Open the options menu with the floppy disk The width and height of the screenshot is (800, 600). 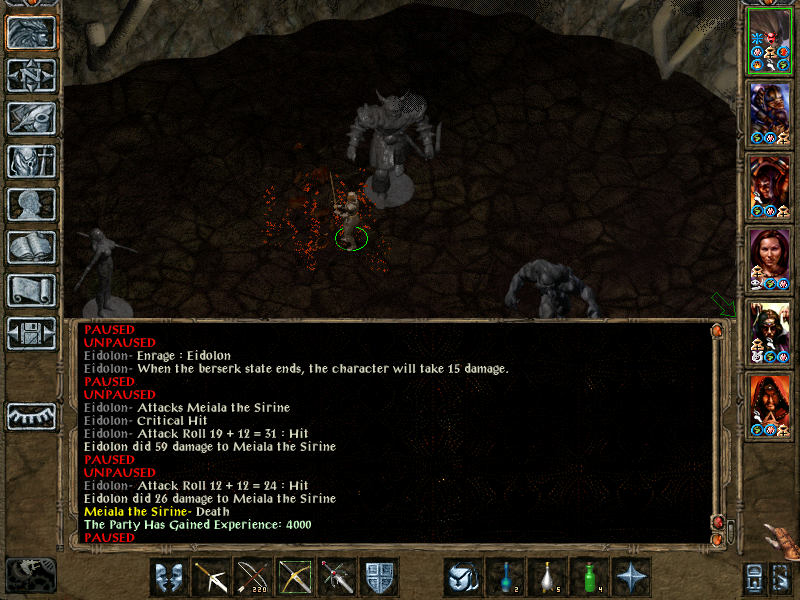pyautogui.click(x=31, y=333)
